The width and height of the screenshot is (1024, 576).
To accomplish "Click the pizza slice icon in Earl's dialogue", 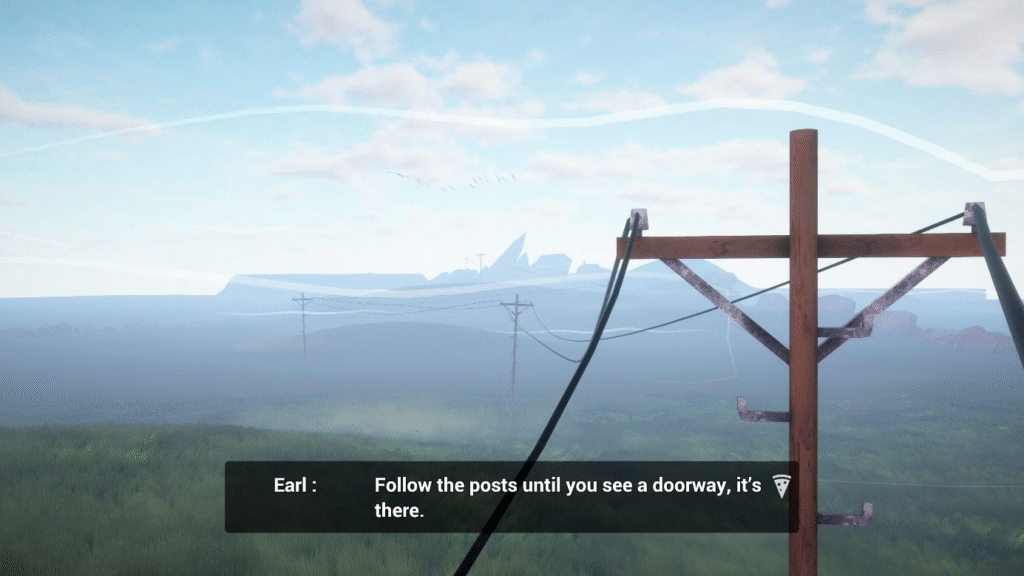I will click(781, 487).
